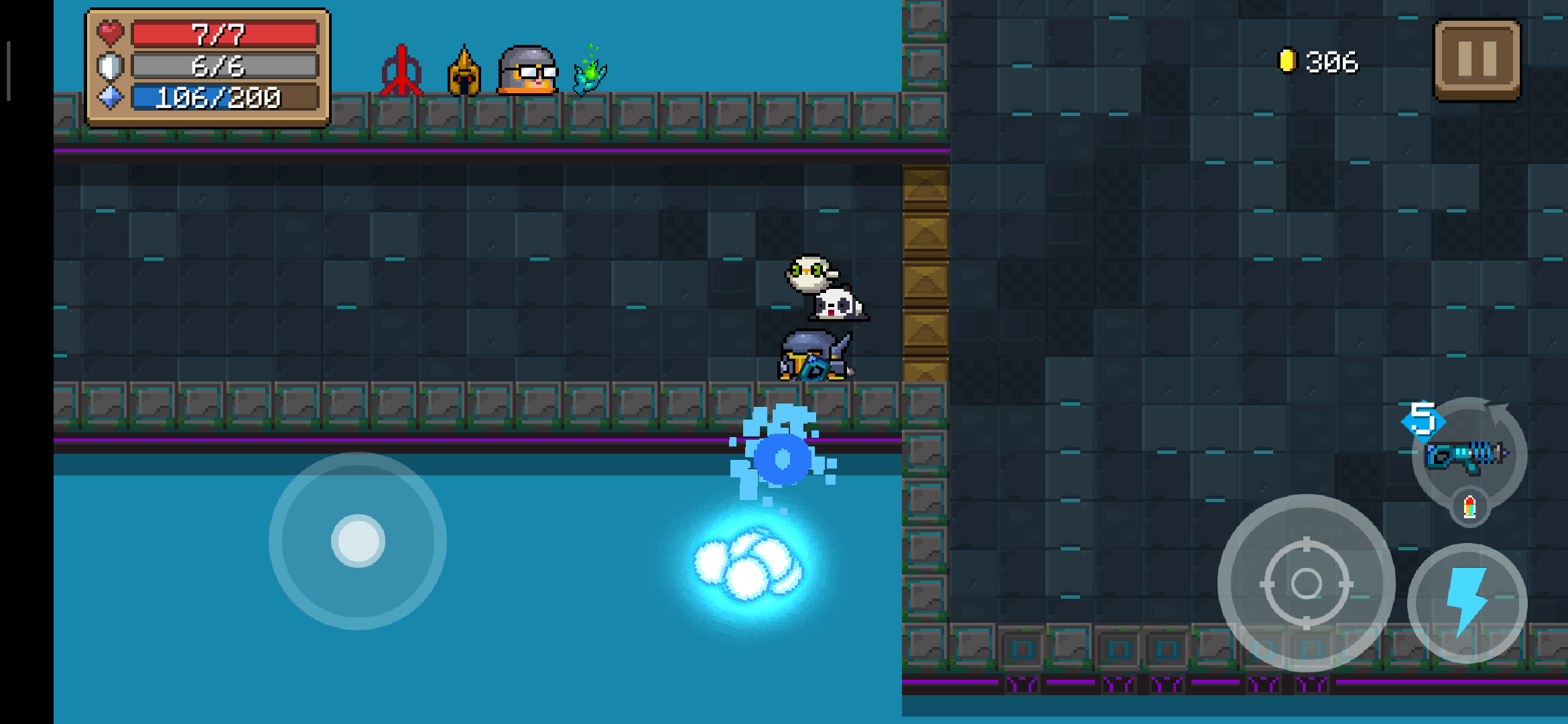Tap the virtual movement joystick
The height and width of the screenshot is (724, 1568).
pyautogui.click(x=358, y=541)
